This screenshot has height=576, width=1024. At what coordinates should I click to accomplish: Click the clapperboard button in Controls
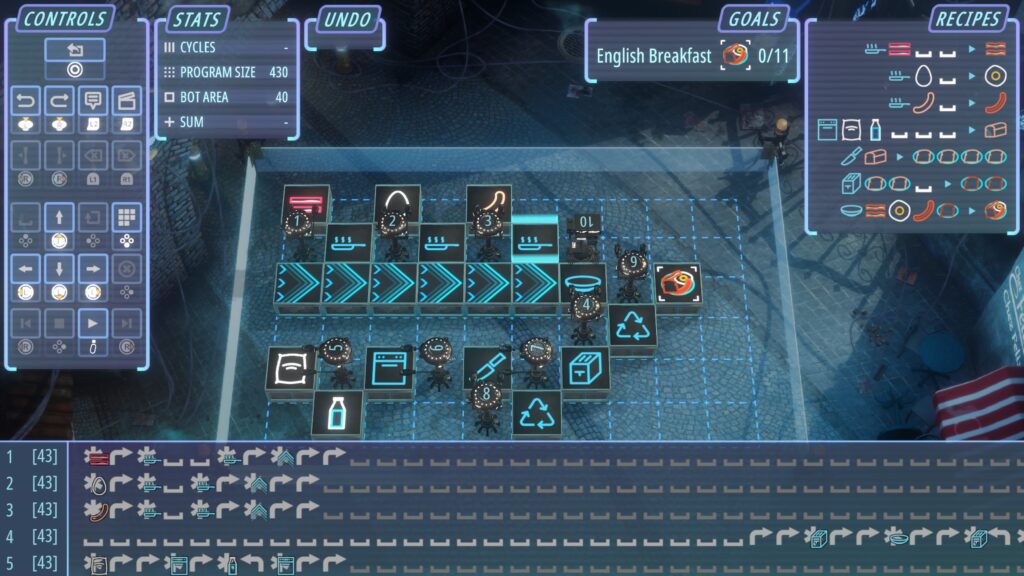[x=126, y=101]
